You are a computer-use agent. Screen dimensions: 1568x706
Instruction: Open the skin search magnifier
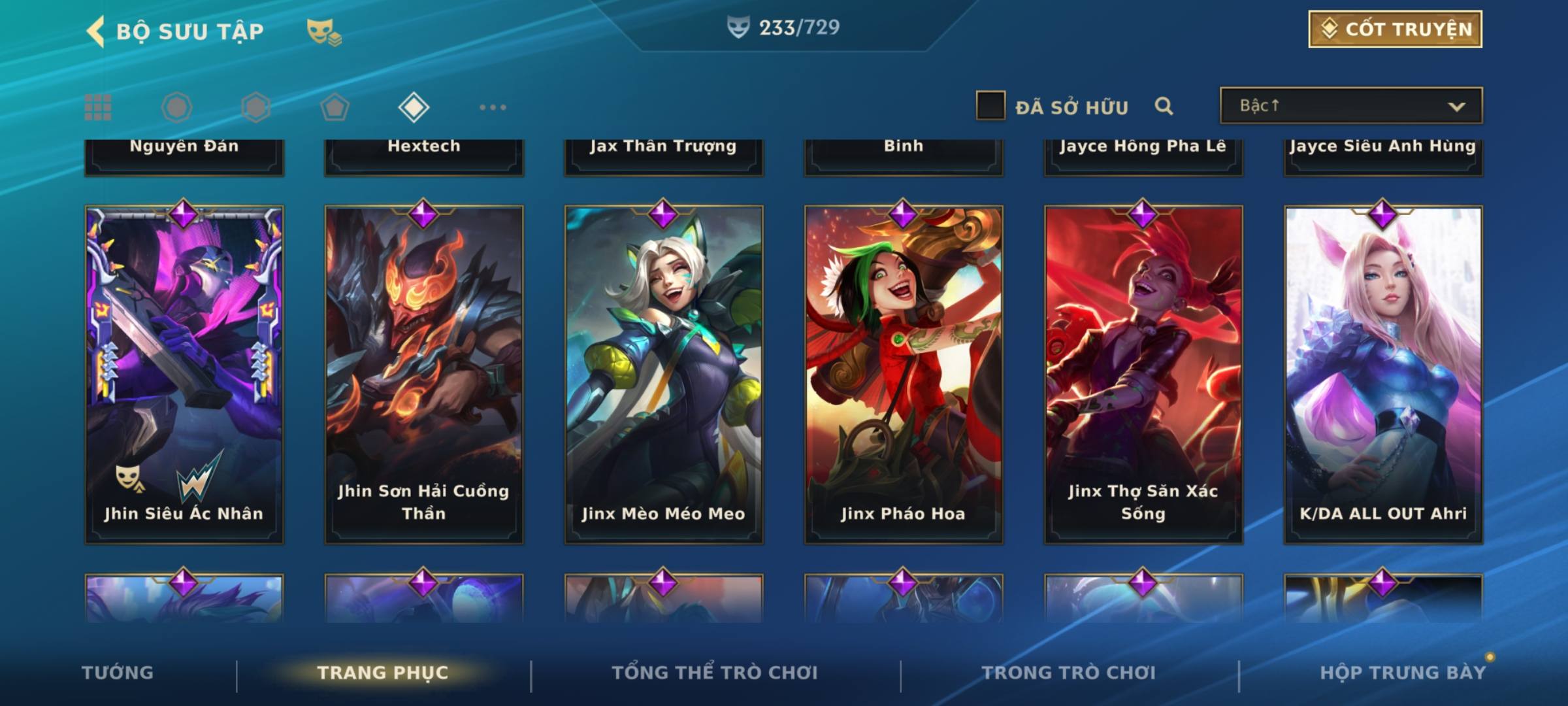point(1164,106)
